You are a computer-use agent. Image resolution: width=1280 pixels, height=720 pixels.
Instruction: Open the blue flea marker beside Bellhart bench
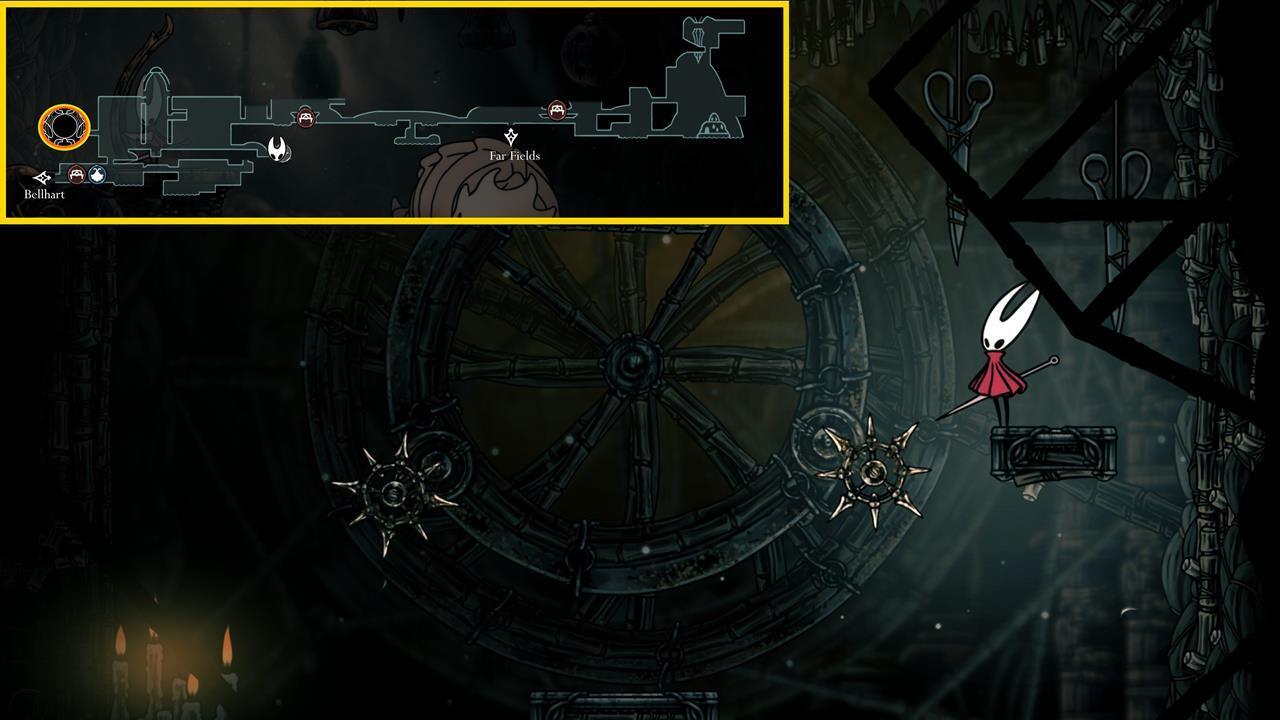coord(96,176)
